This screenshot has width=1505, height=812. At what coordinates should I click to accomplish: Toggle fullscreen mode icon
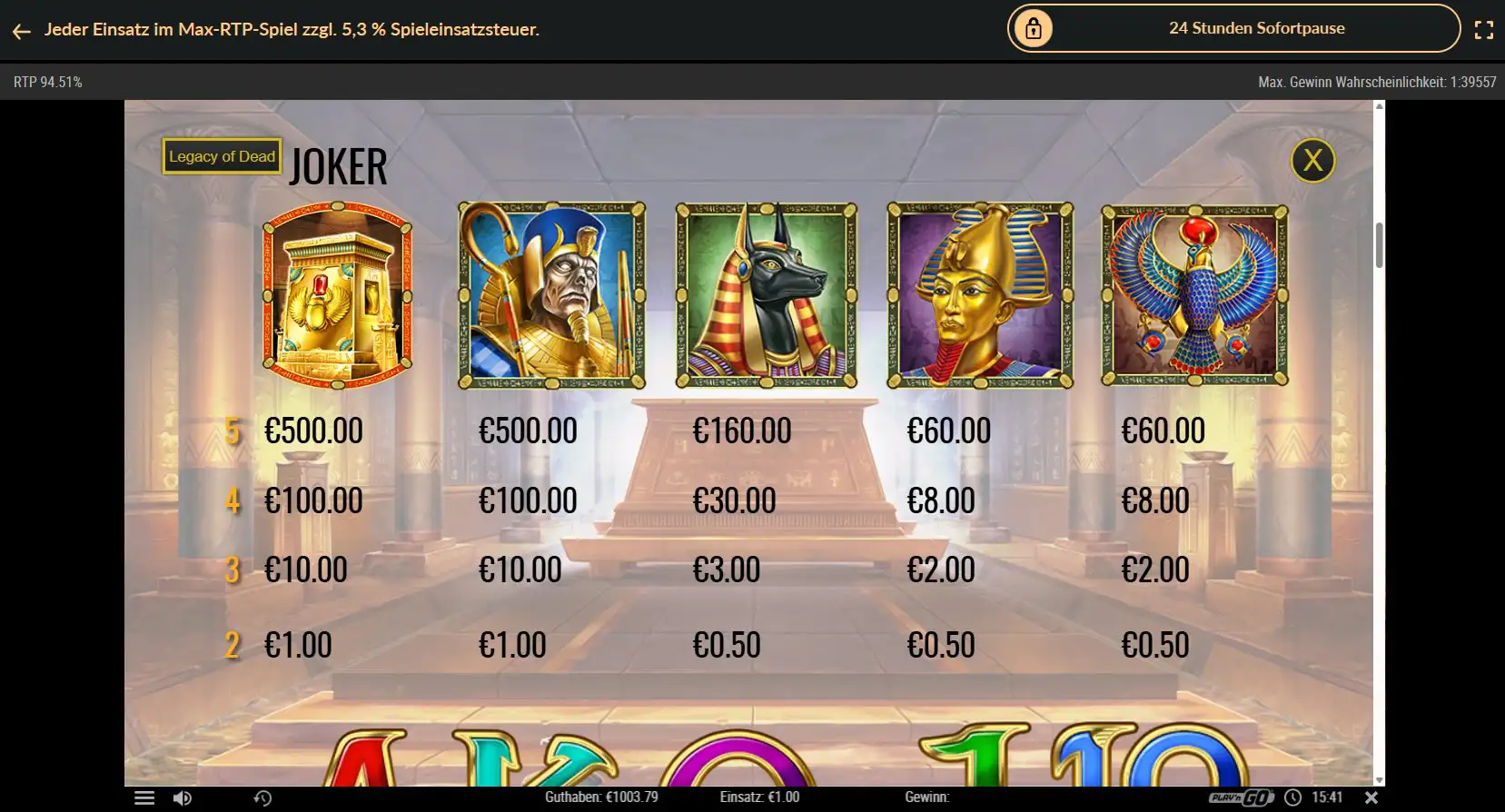[x=1483, y=30]
